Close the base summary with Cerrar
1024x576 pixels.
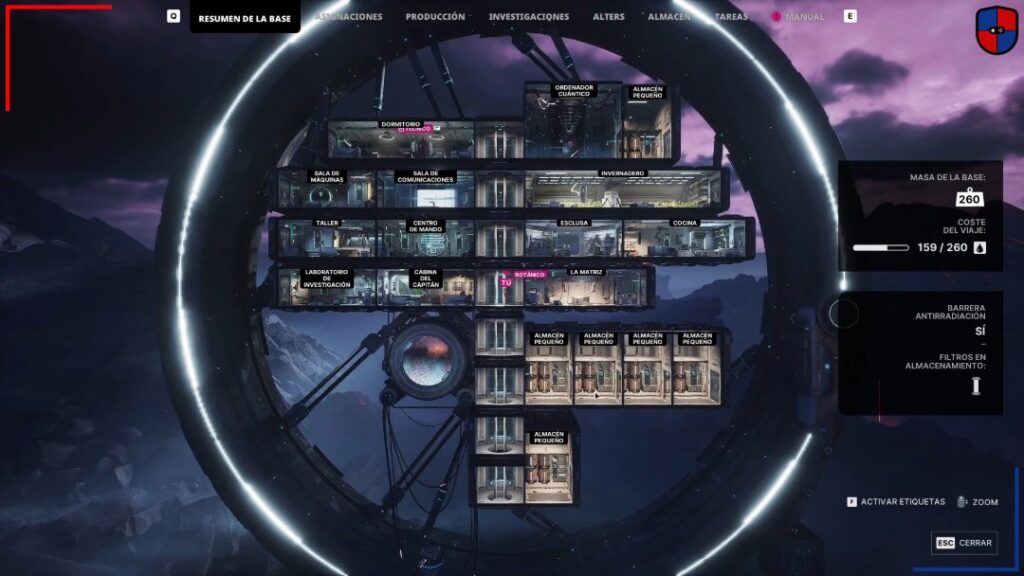(964, 542)
